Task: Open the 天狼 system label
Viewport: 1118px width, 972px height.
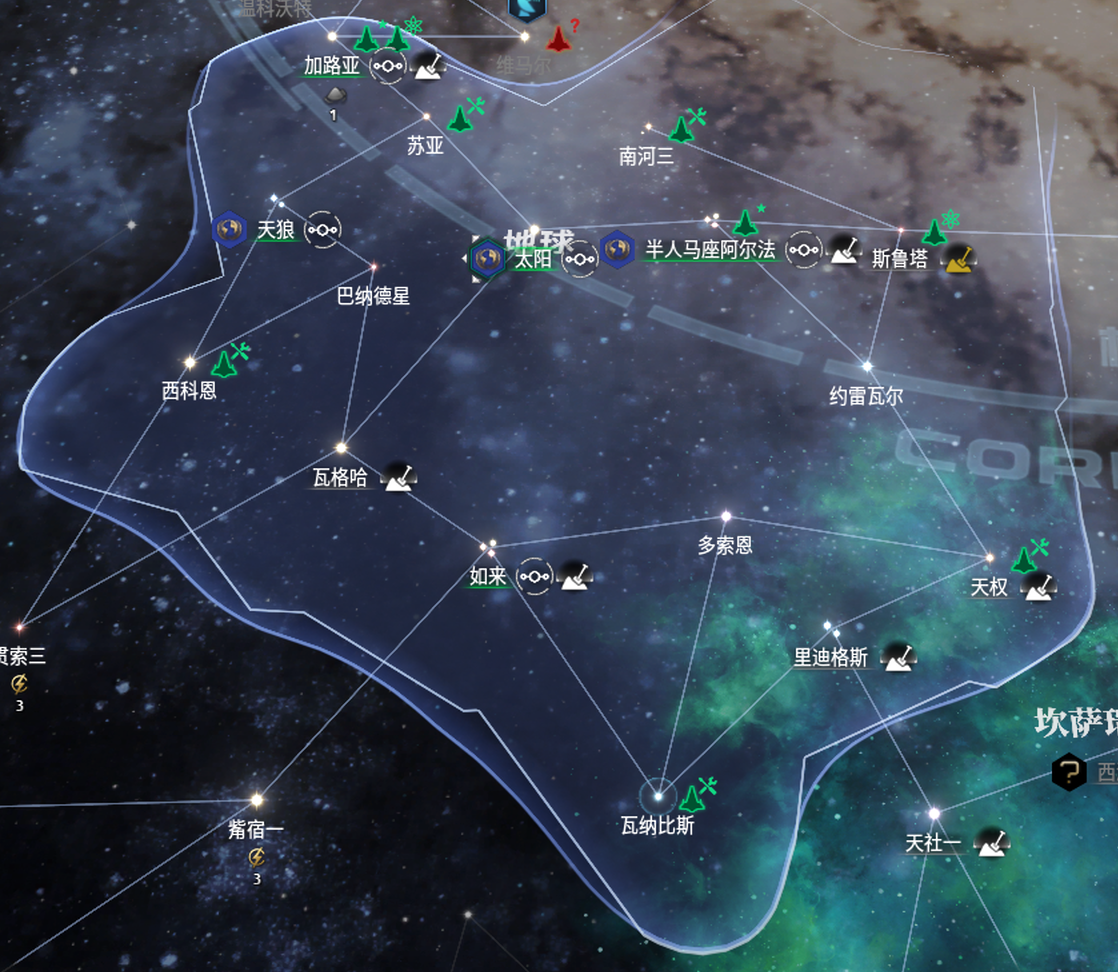Action: [x=275, y=230]
